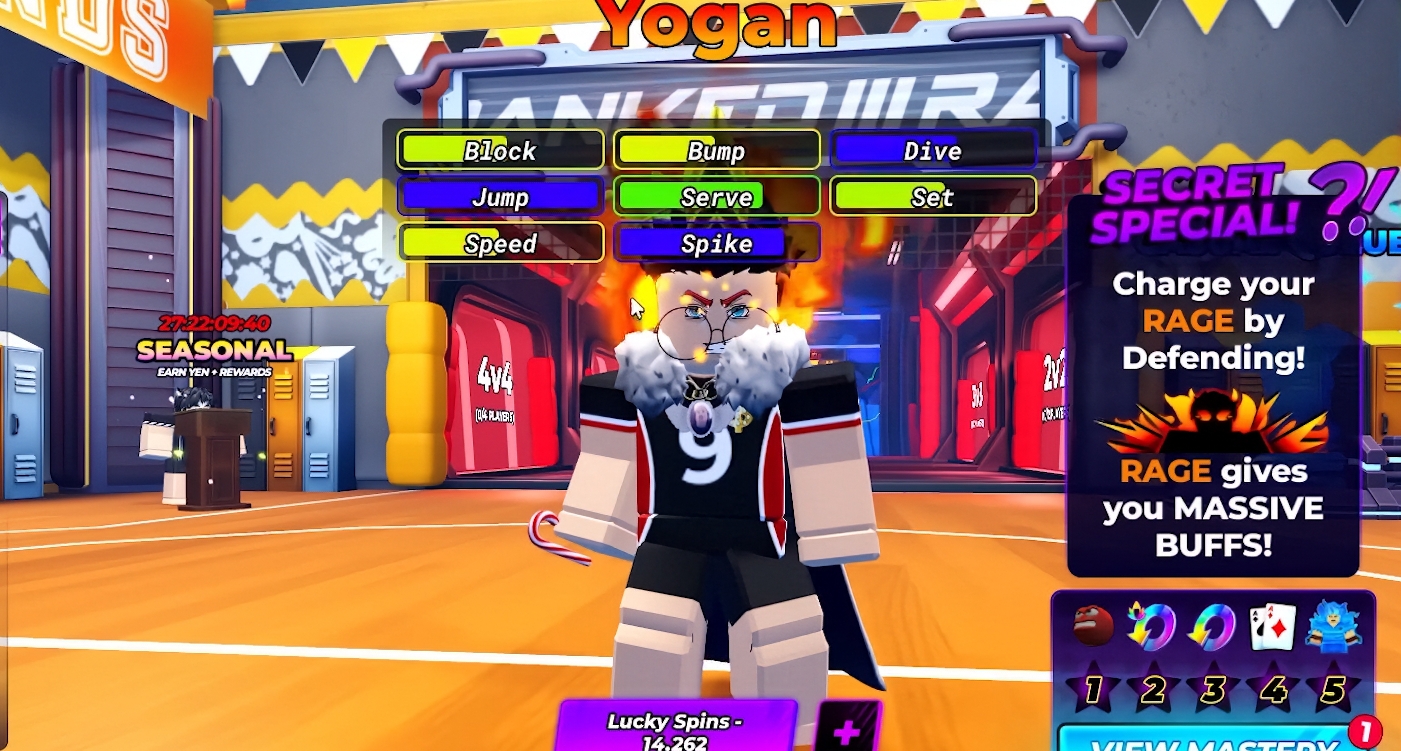Click the Speed stat progress bar
This screenshot has width=1401, height=751.
coord(500,243)
